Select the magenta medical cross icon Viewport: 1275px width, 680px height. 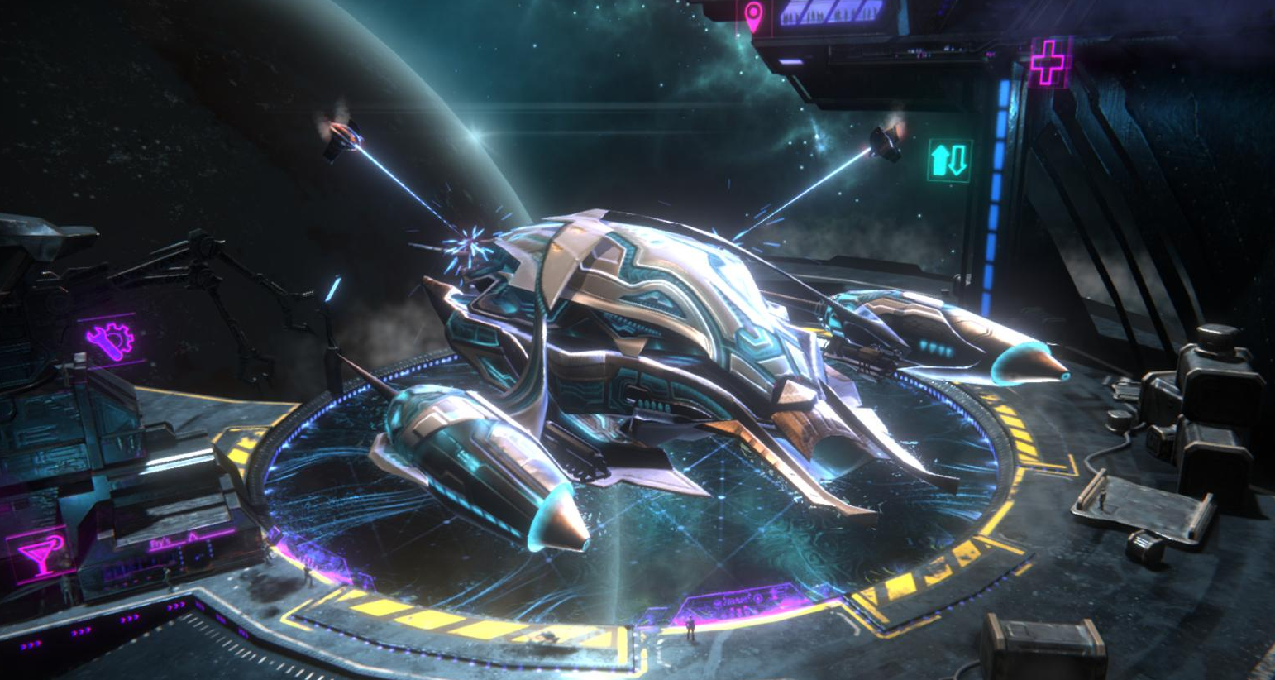(1048, 63)
